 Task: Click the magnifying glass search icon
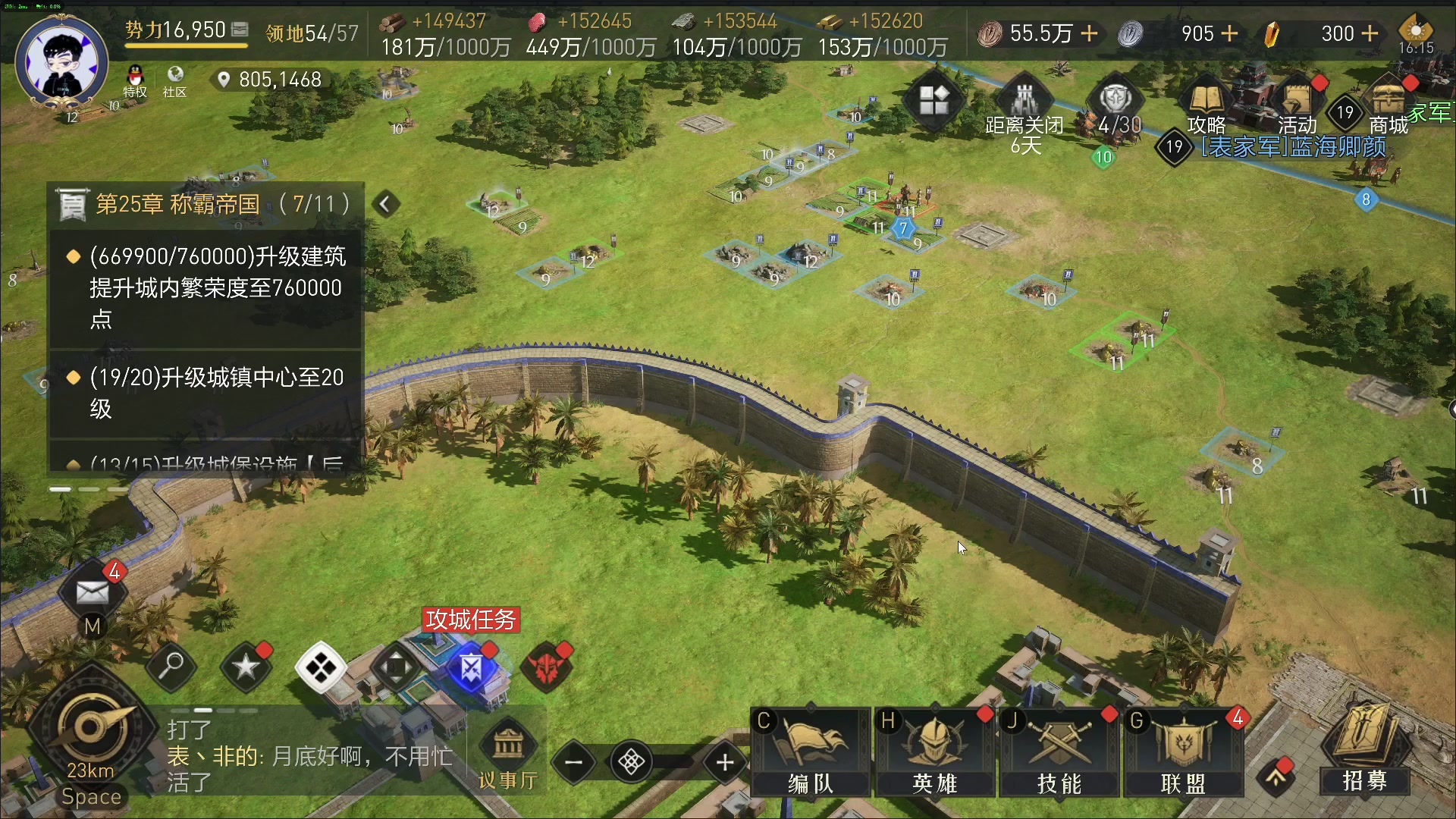coord(171,667)
